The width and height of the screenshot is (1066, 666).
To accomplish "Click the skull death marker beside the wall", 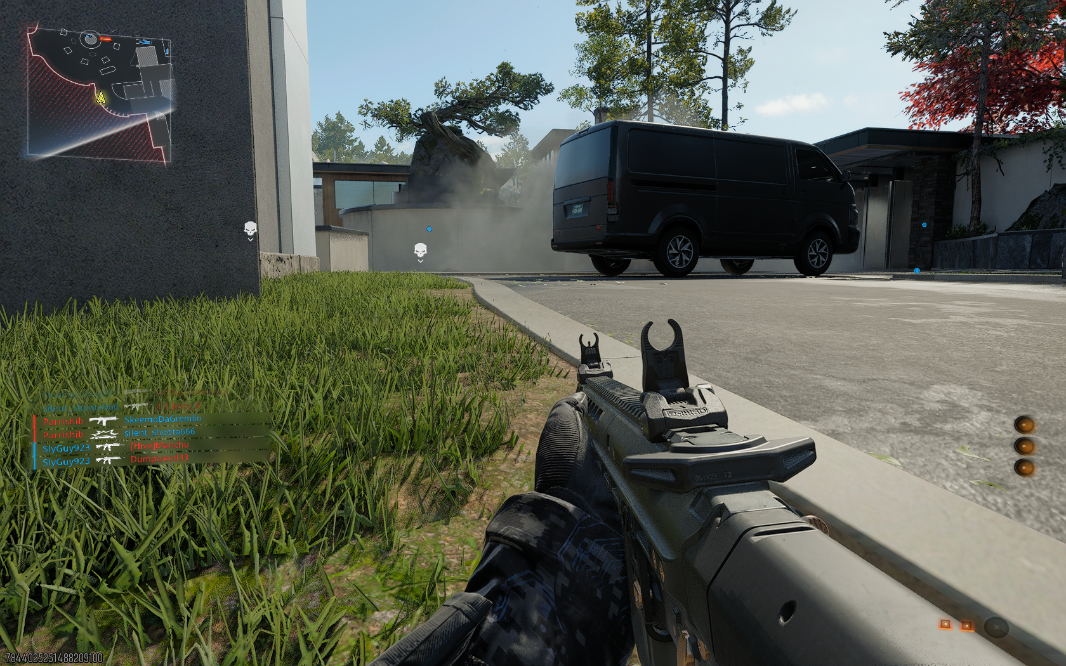I will pyautogui.click(x=250, y=230).
